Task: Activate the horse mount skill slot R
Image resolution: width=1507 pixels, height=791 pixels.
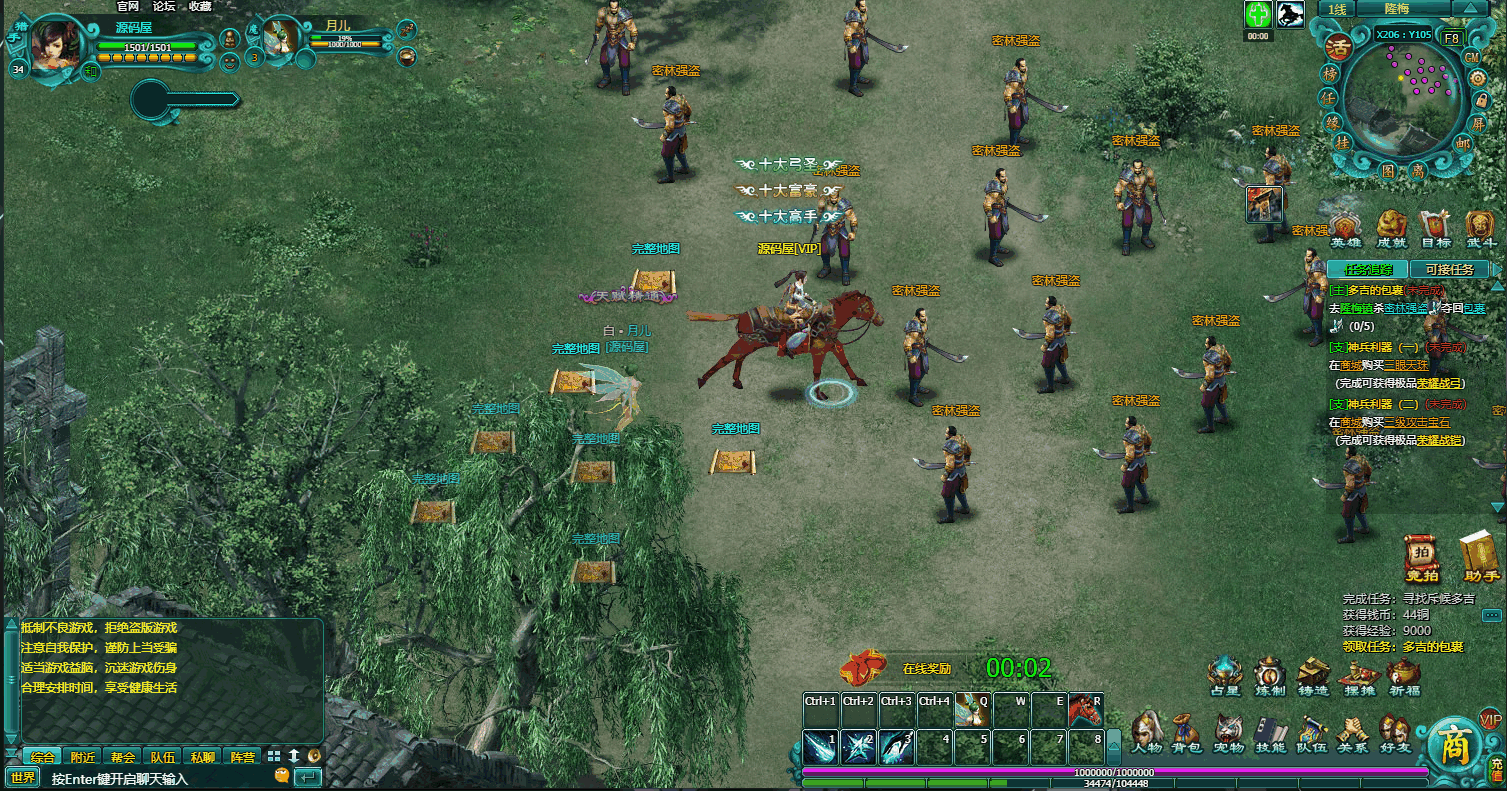Action: coord(1084,709)
